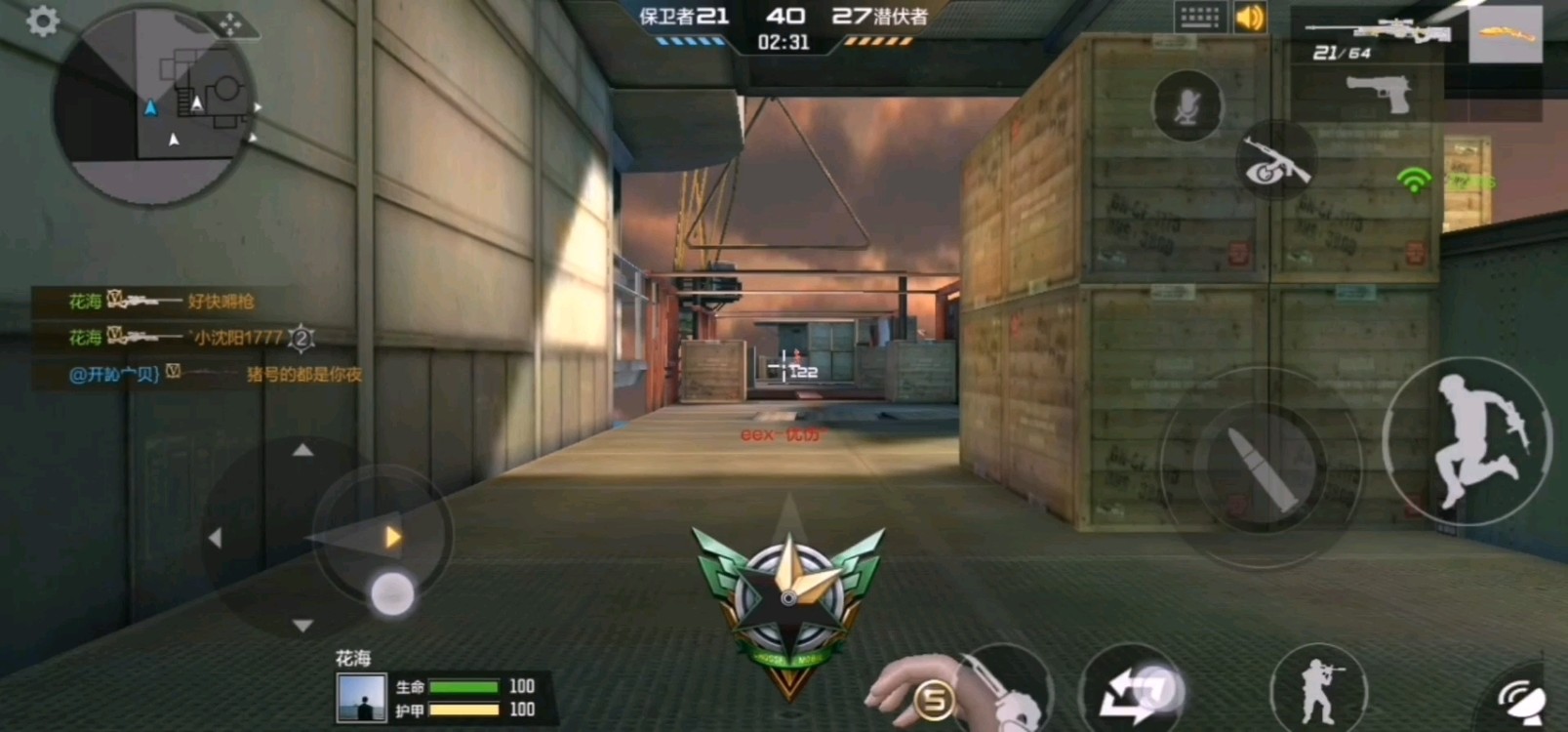Select the sniper rifle weapon slot

click(x=1377, y=39)
